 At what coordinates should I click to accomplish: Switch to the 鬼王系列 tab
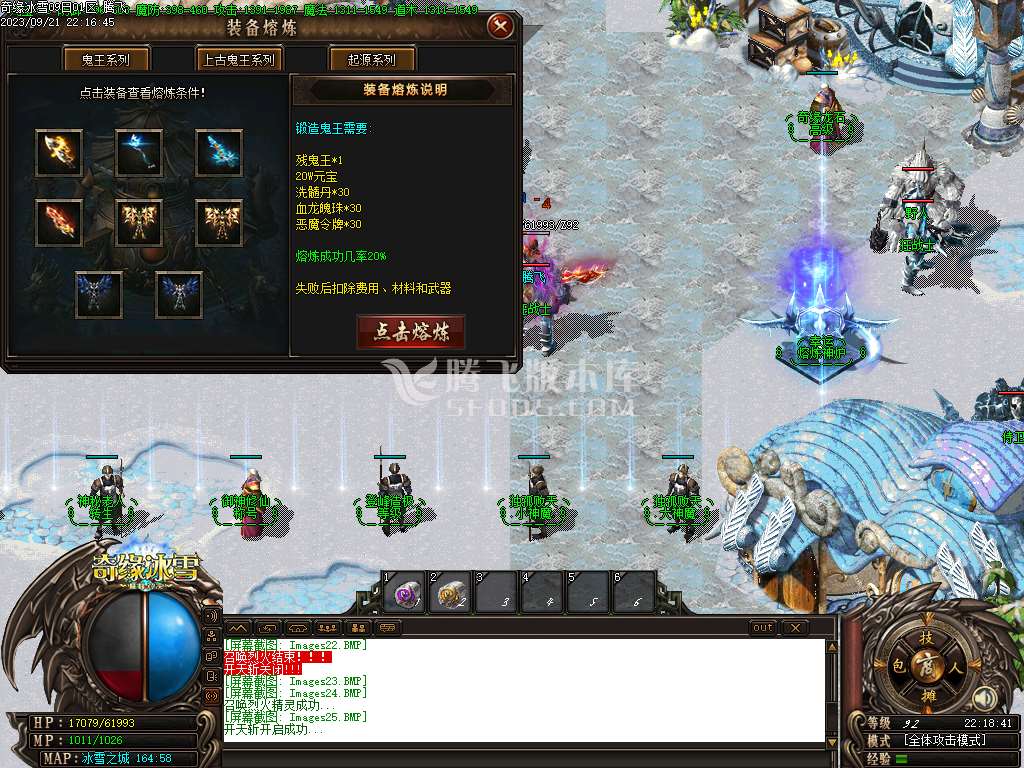(105, 60)
